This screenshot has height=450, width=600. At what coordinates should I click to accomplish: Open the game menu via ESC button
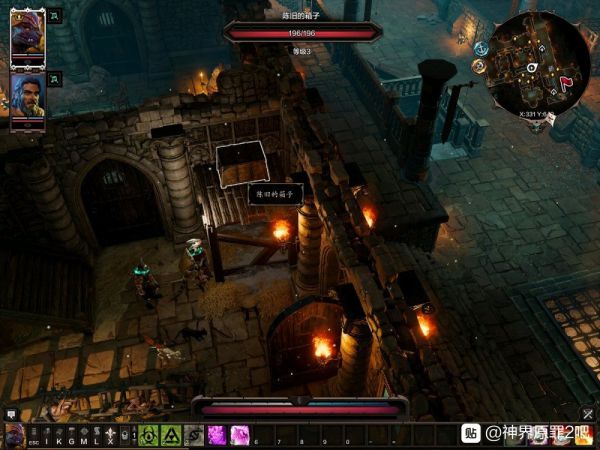click(33, 440)
